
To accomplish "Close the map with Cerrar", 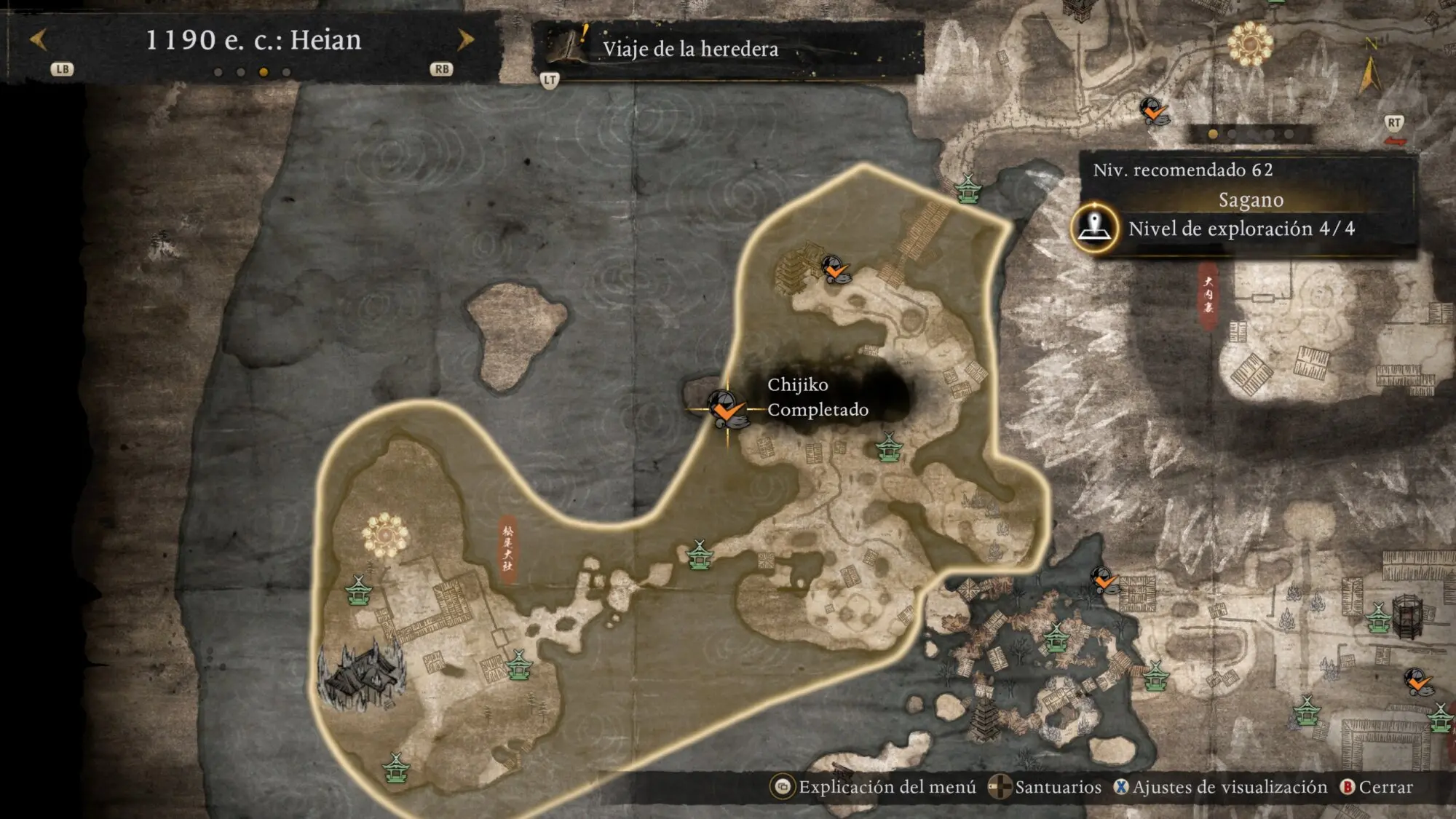I will (x=1377, y=787).
